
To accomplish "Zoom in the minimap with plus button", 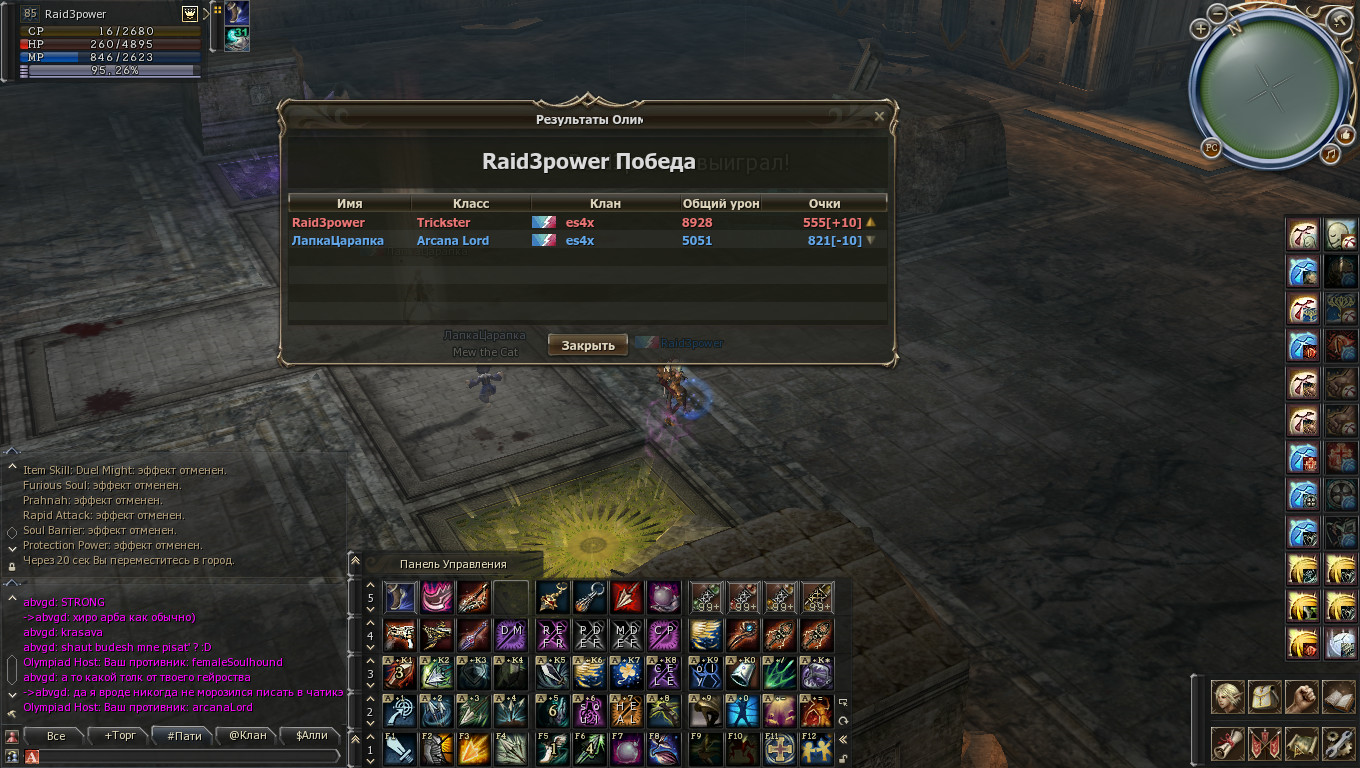I will 1200,29.
